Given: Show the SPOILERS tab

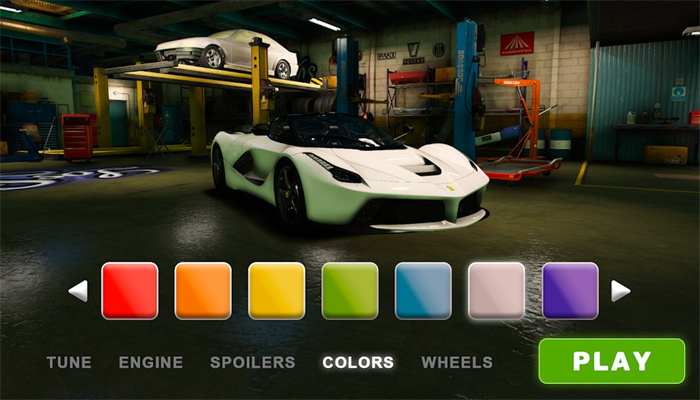Looking at the screenshot, I should [x=253, y=362].
